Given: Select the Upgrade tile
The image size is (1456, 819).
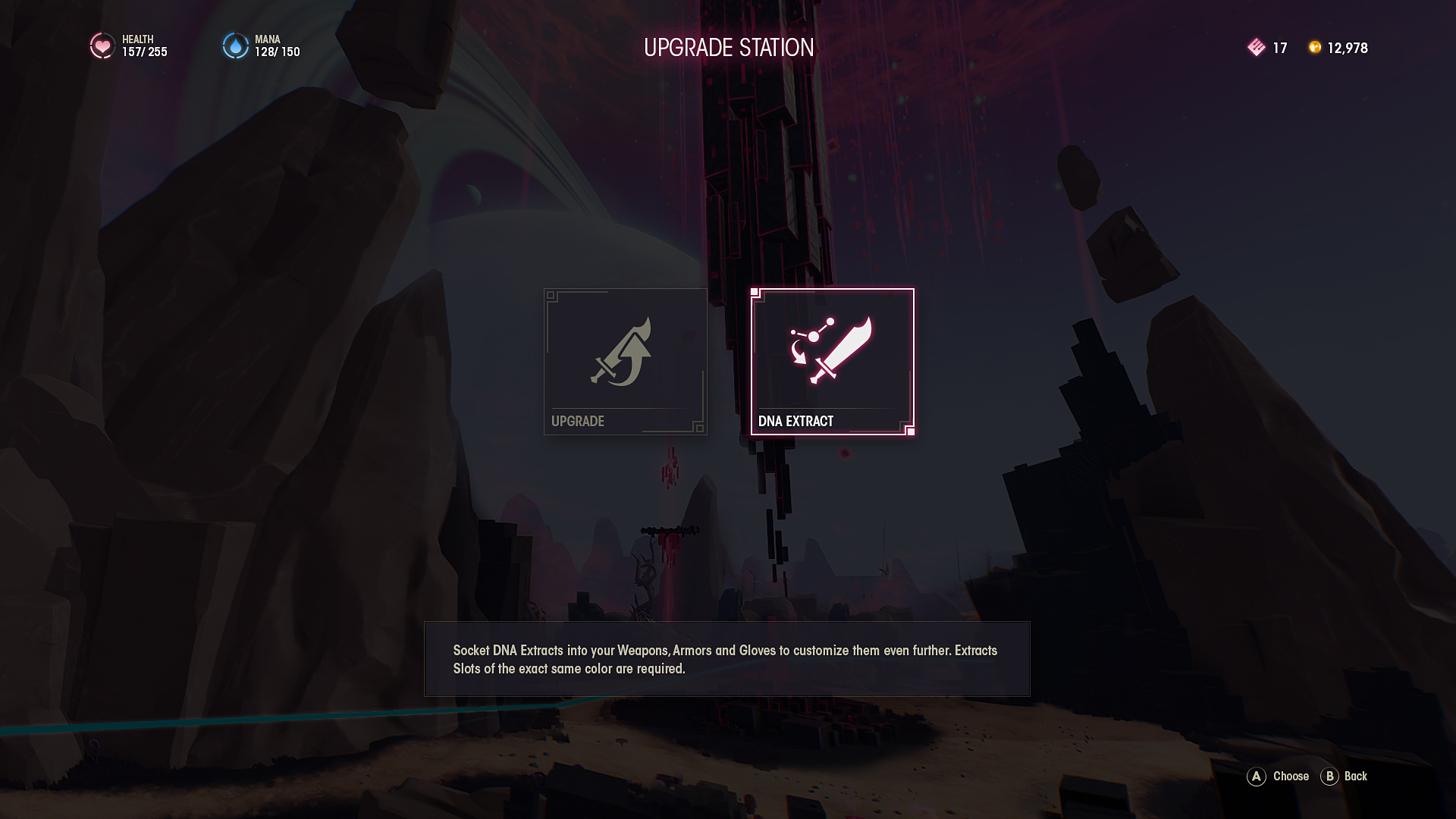Looking at the screenshot, I should (625, 361).
